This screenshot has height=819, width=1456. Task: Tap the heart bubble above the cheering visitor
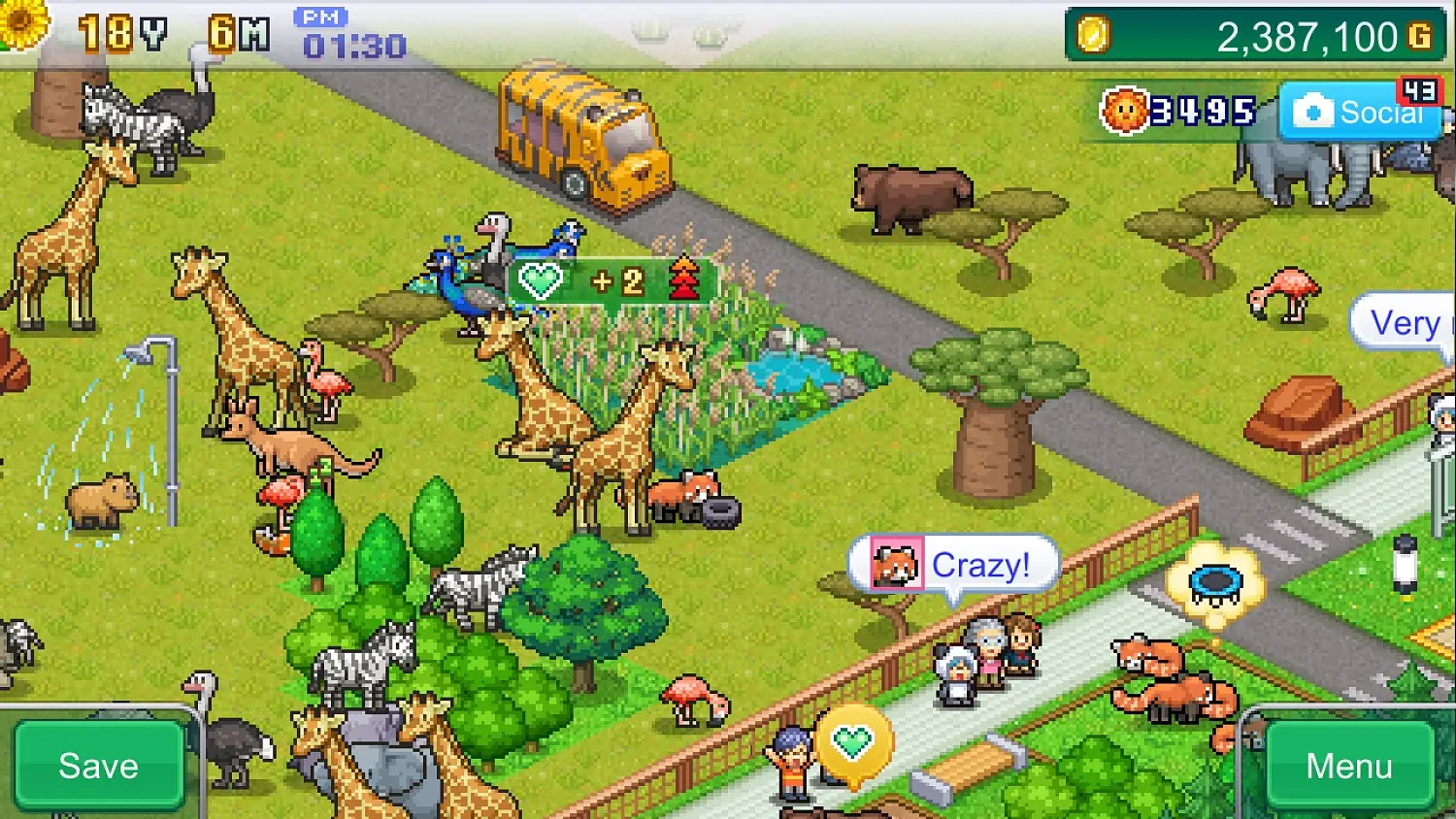point(853,742)
